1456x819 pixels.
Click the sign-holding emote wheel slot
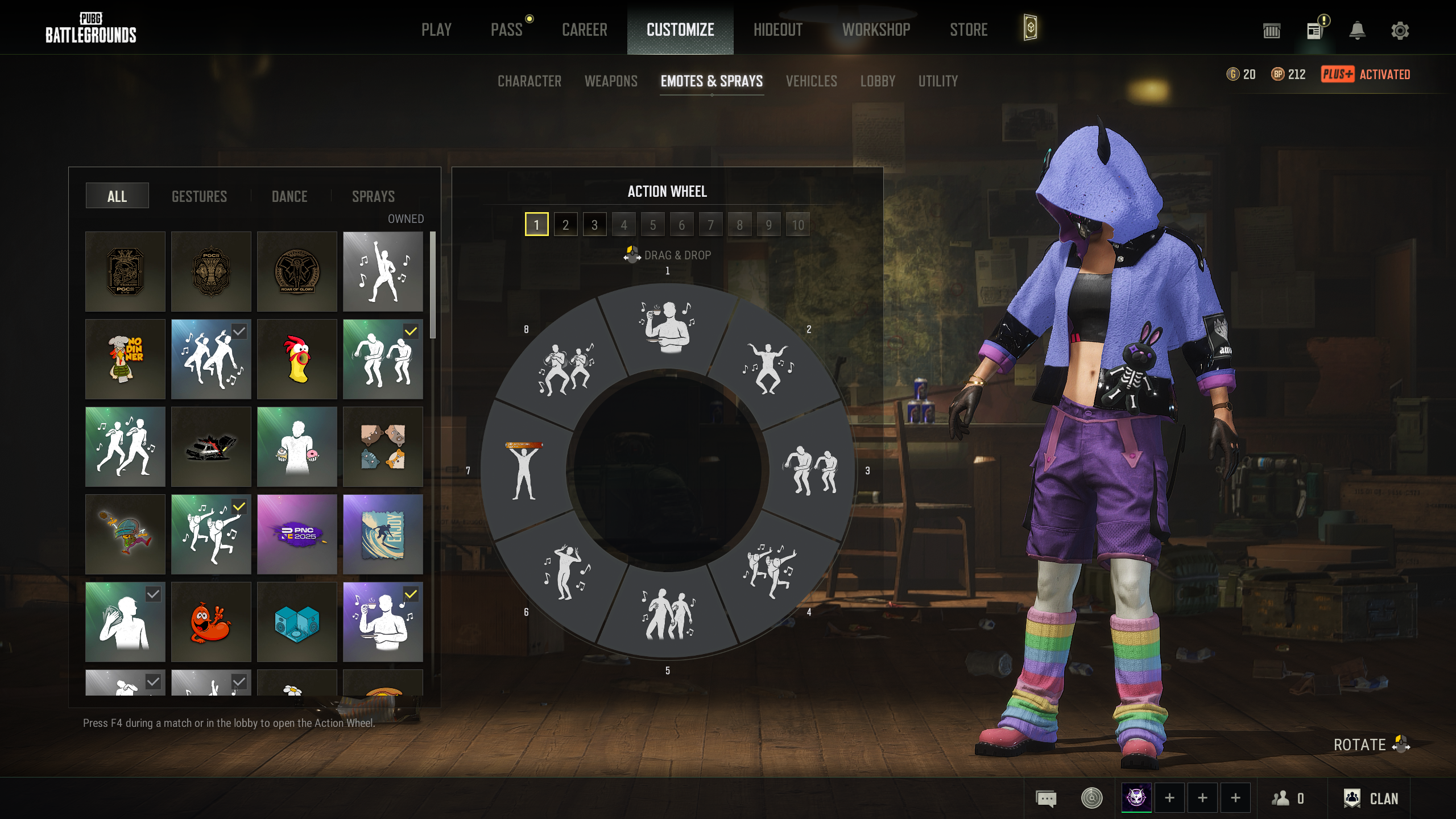point(524,470)
